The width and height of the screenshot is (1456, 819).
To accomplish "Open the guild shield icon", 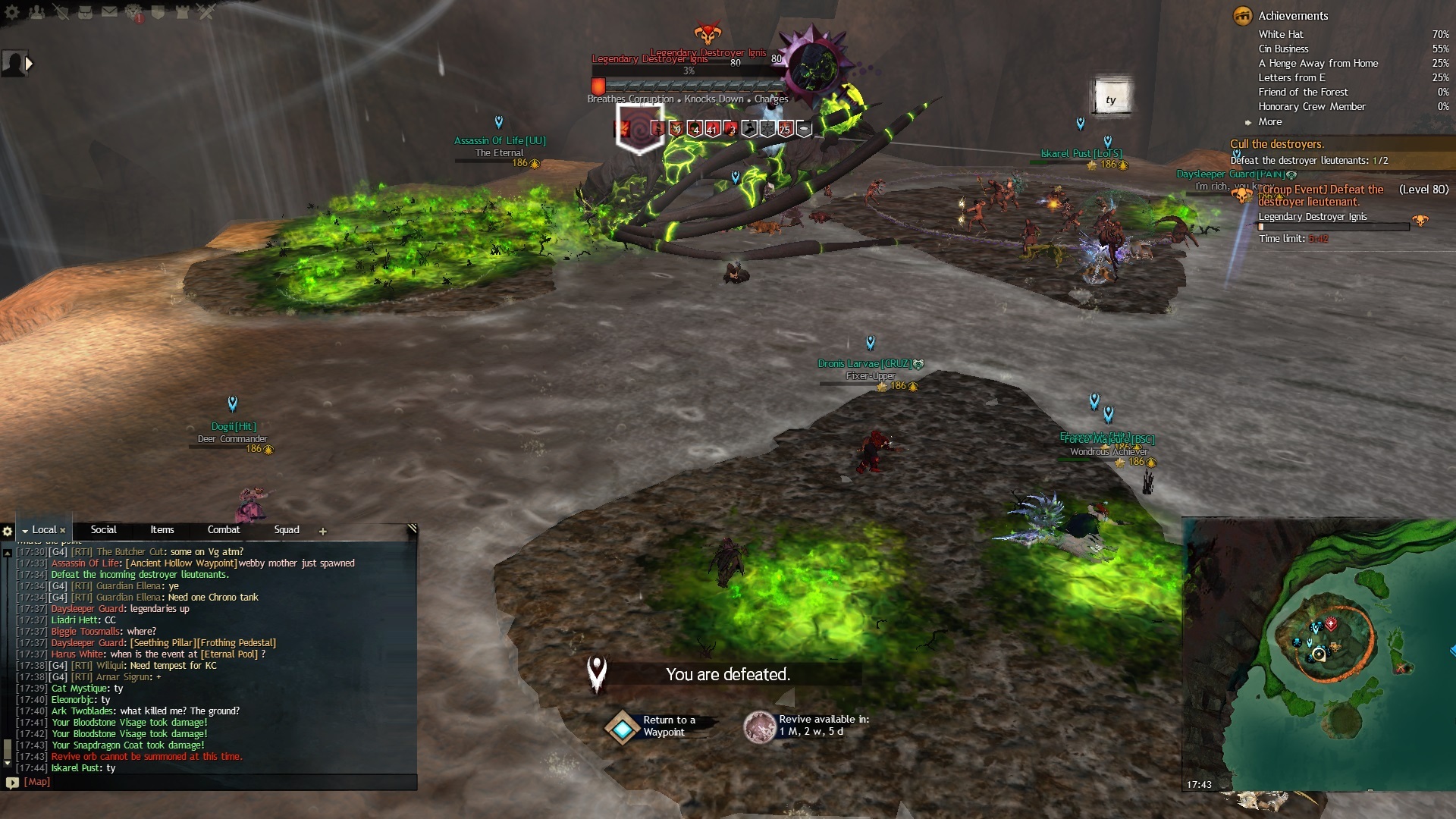I will (158, 12).
